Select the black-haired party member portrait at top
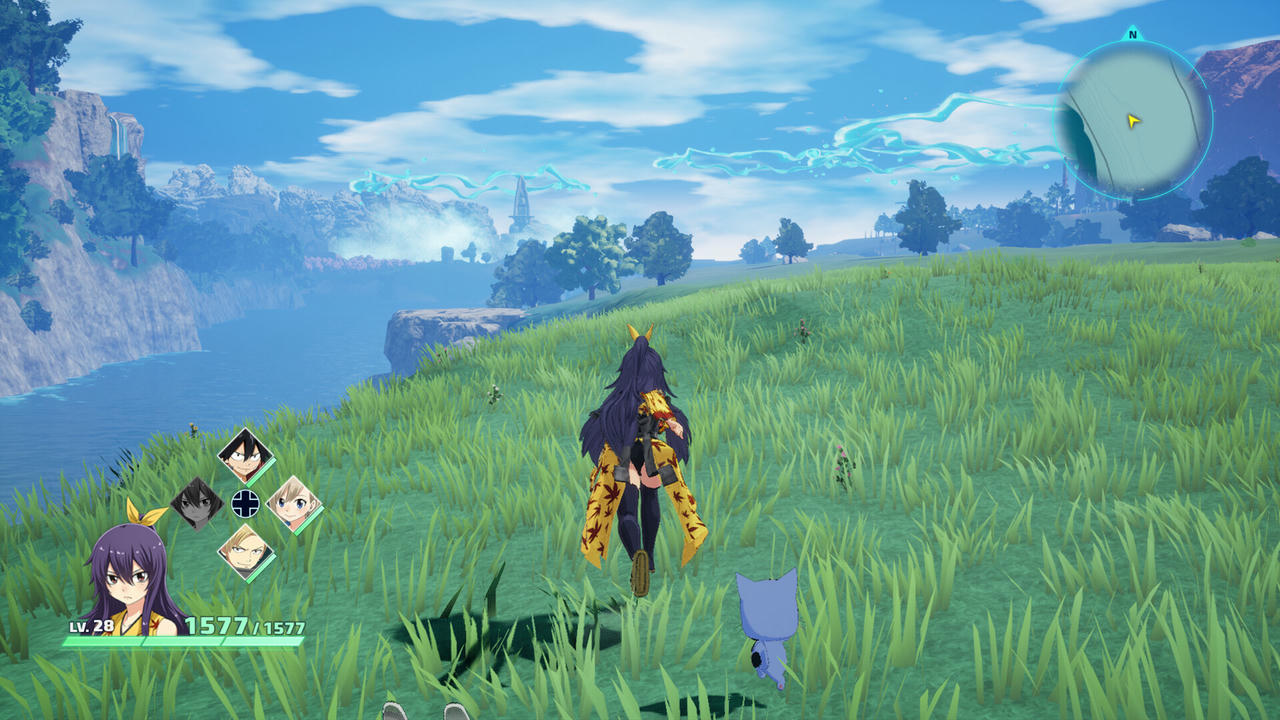This screenshot has width=1280, height=720. (x=245, y=456)
